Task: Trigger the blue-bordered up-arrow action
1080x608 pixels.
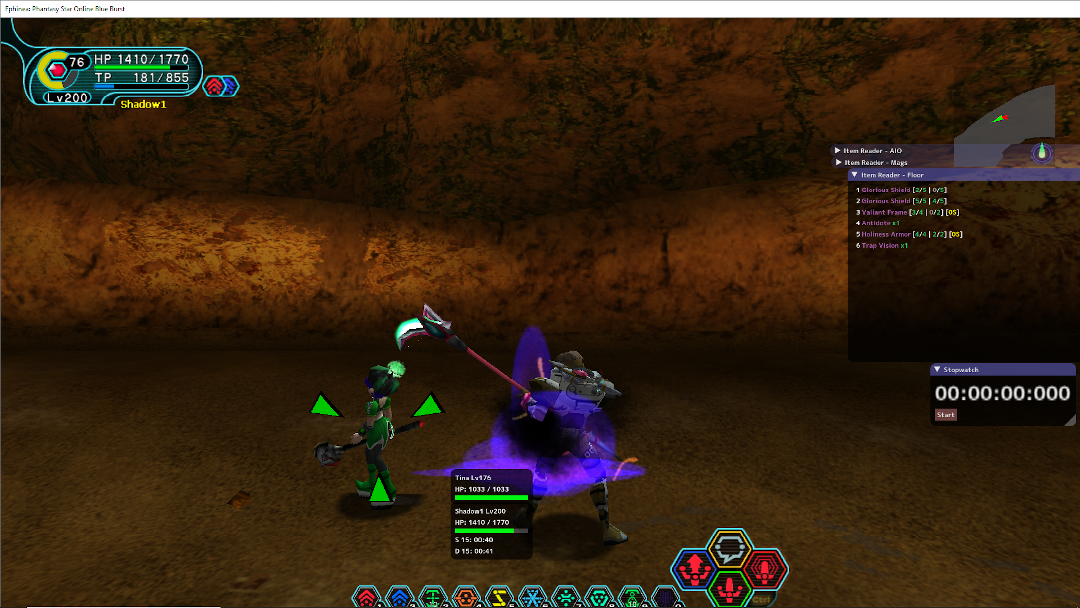Action: tap(693, 569)
